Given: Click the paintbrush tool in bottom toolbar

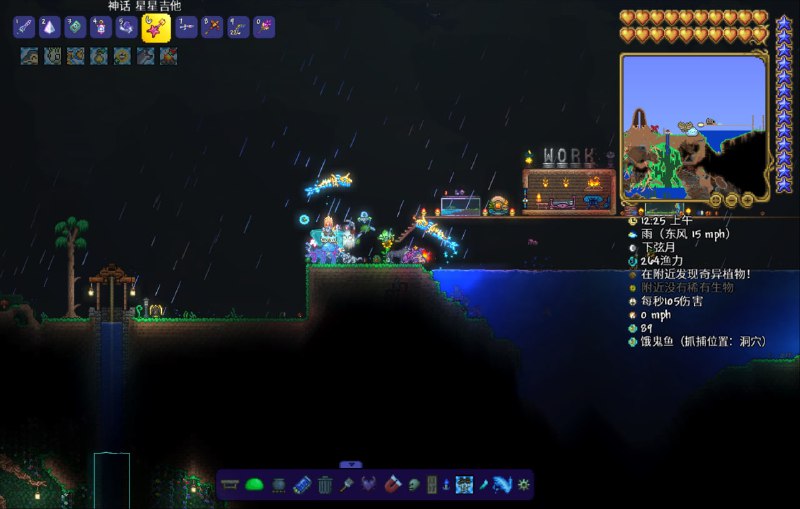Looking at the screenshot, I should pos(347,485).
